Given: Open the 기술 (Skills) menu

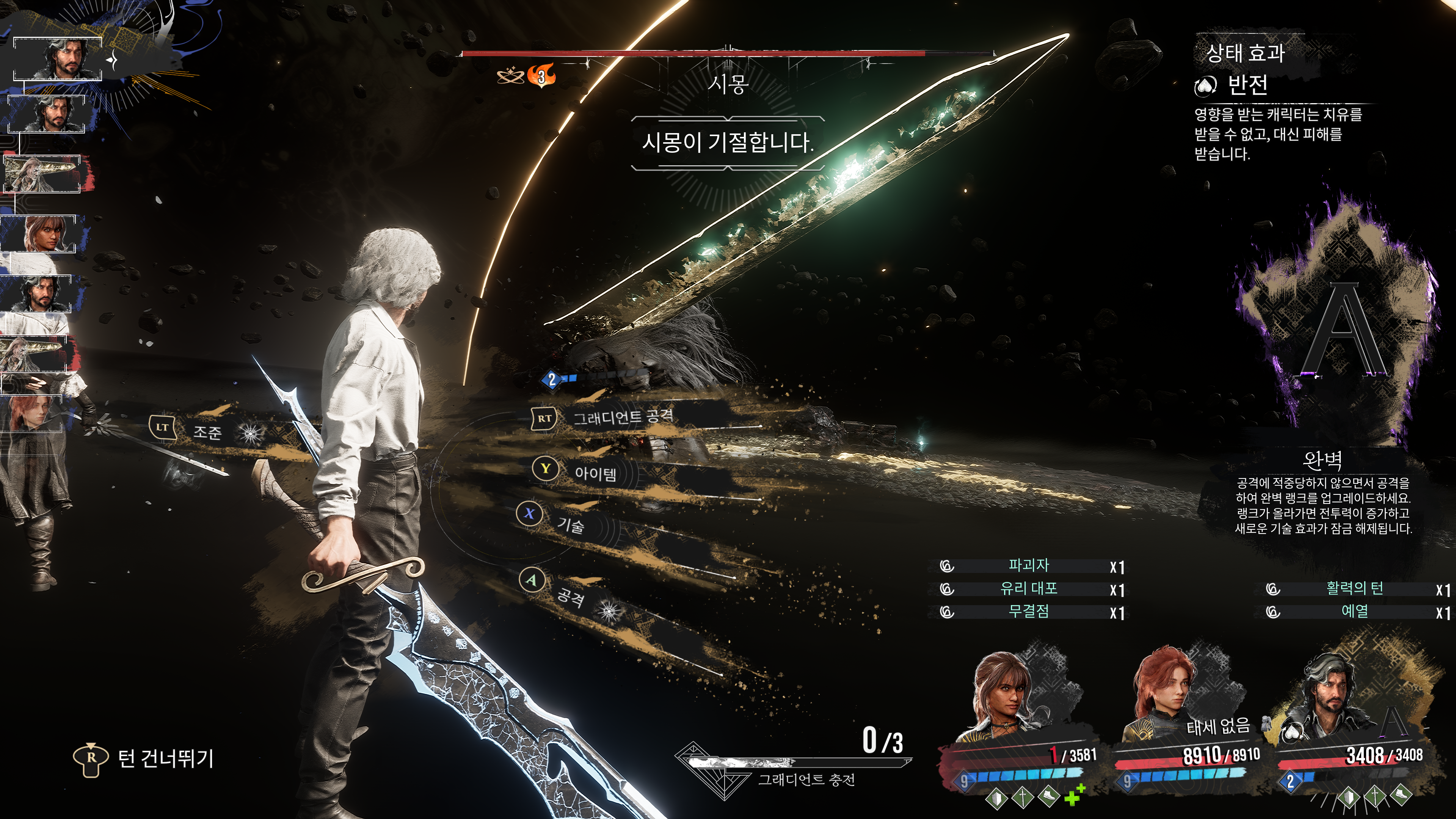Looking at the screenshot, I should point(570,526).
